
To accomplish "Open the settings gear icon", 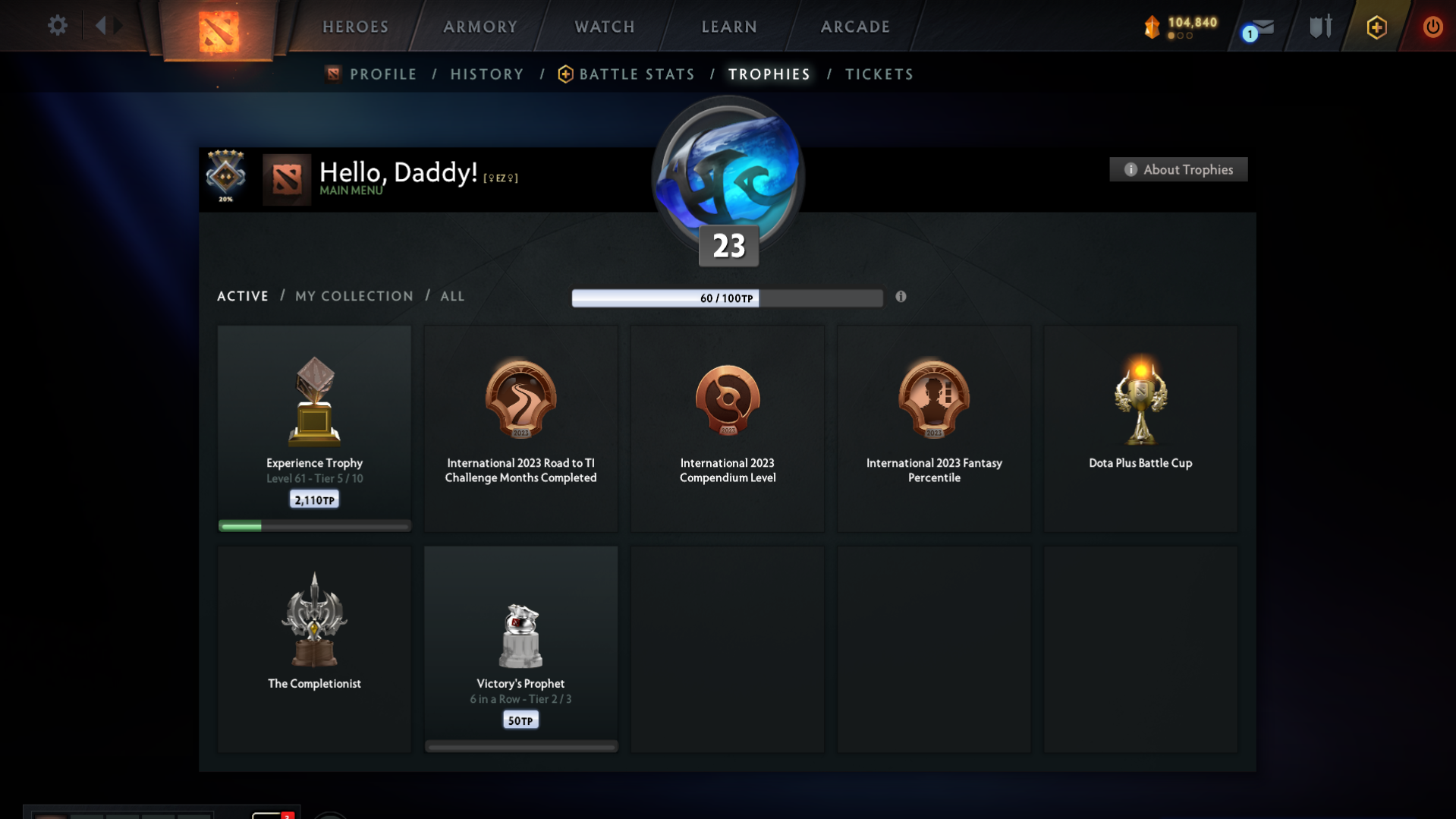I will pos(57,25).
